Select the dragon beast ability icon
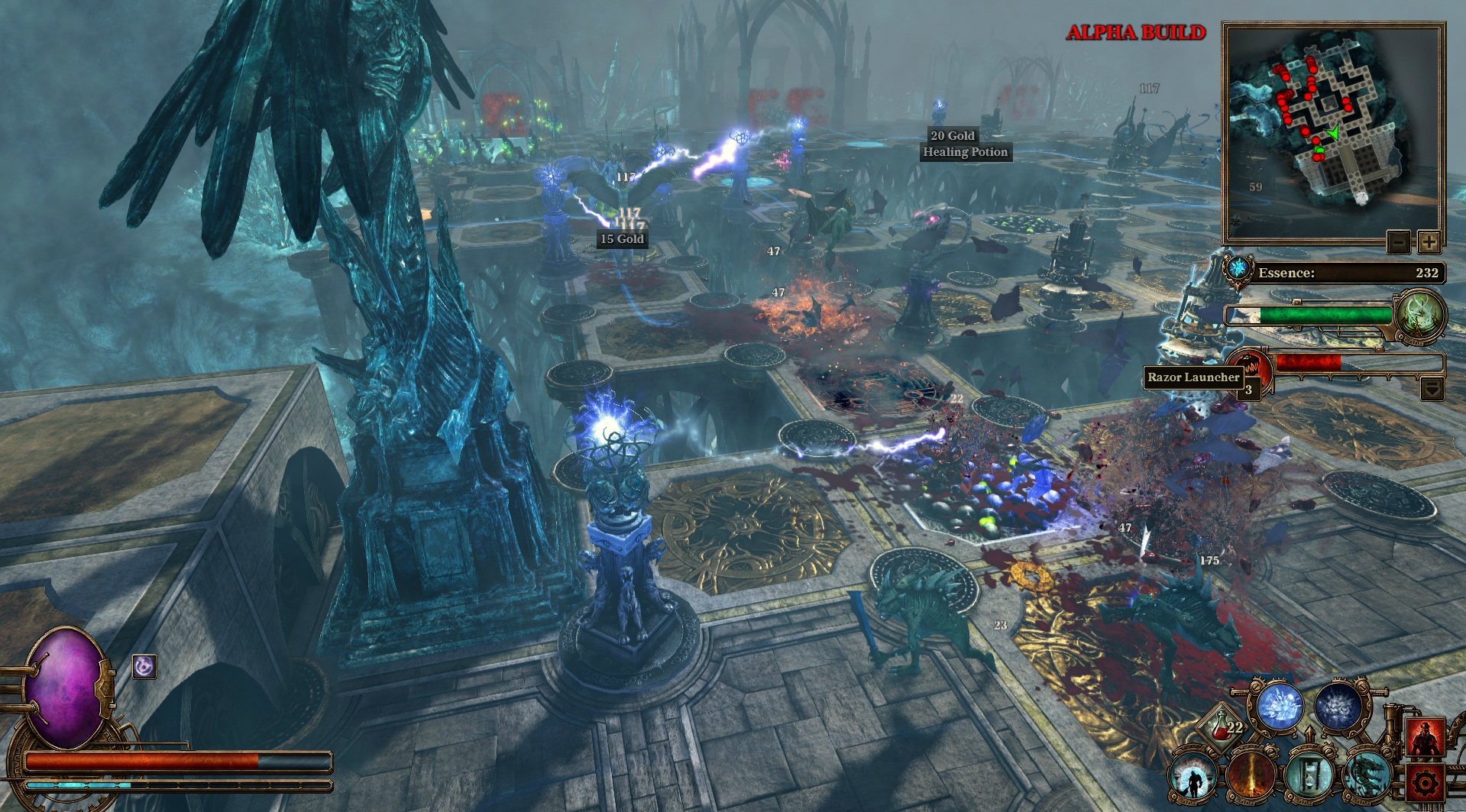 tap(1369, 775)
